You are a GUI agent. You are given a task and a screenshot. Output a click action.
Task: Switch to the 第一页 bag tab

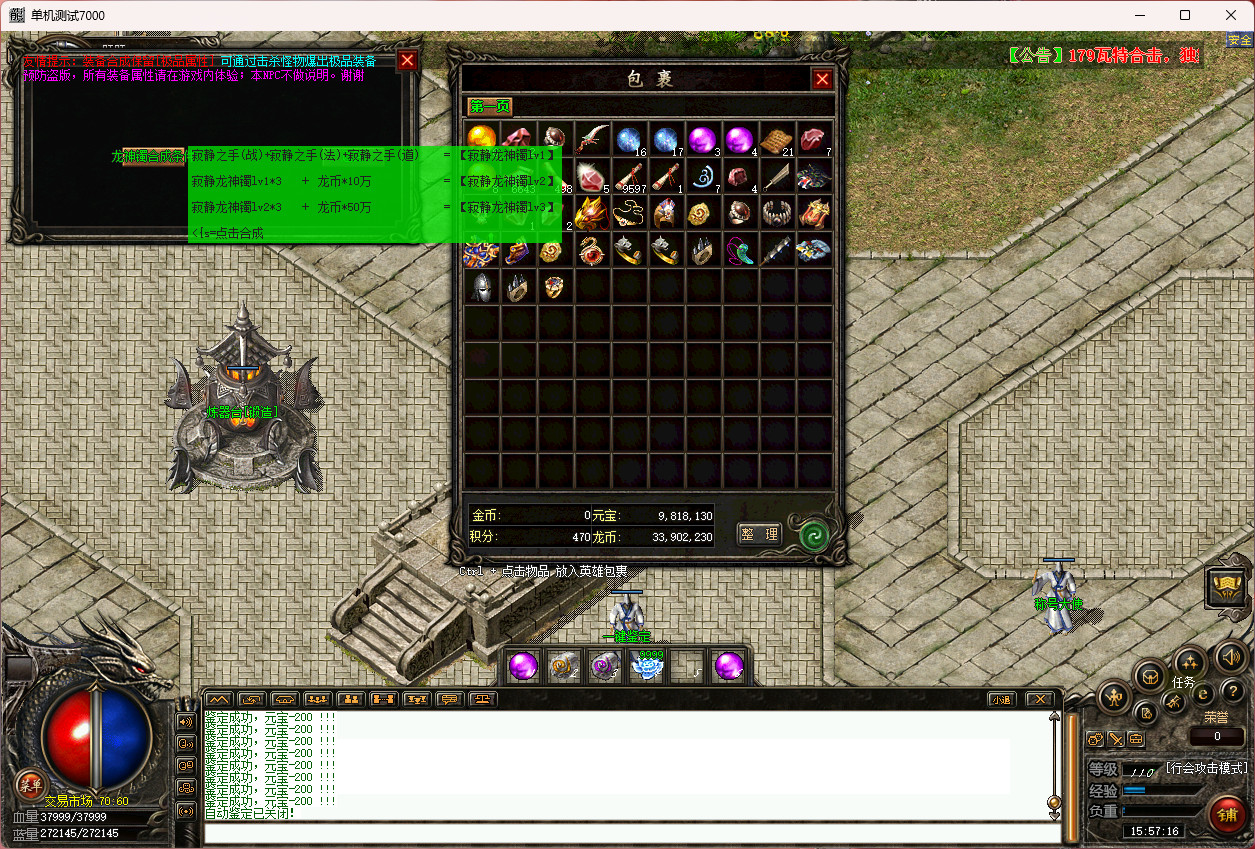click(490, 107)
